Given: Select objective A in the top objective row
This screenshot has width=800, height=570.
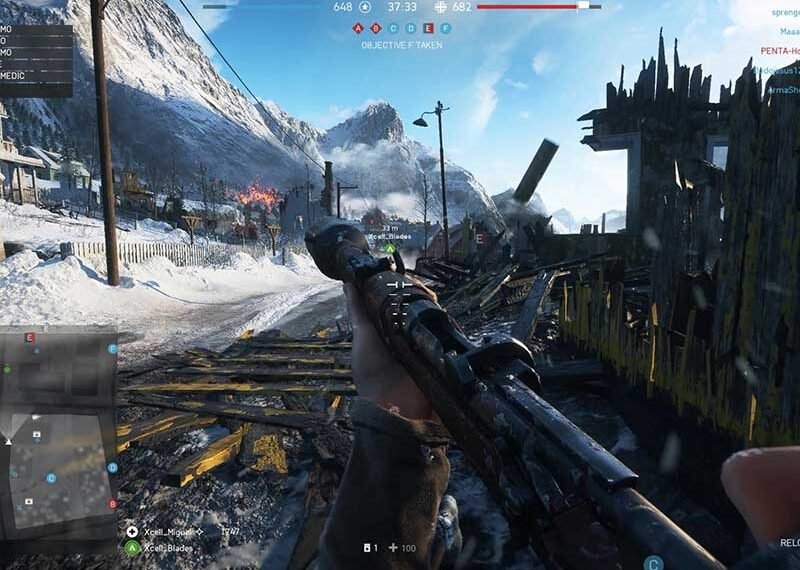Looking at the screenshot, I should point(359,29).
